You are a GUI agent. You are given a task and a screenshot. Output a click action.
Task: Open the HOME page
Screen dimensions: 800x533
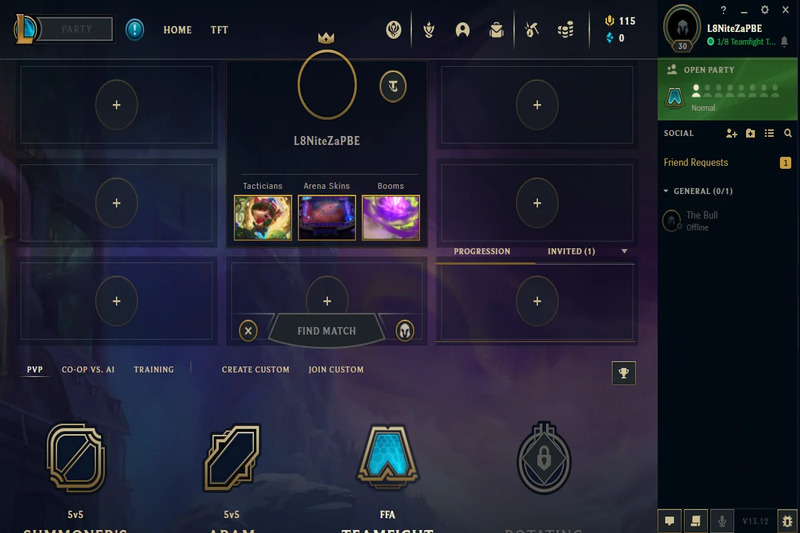click(x=177, y=30)
